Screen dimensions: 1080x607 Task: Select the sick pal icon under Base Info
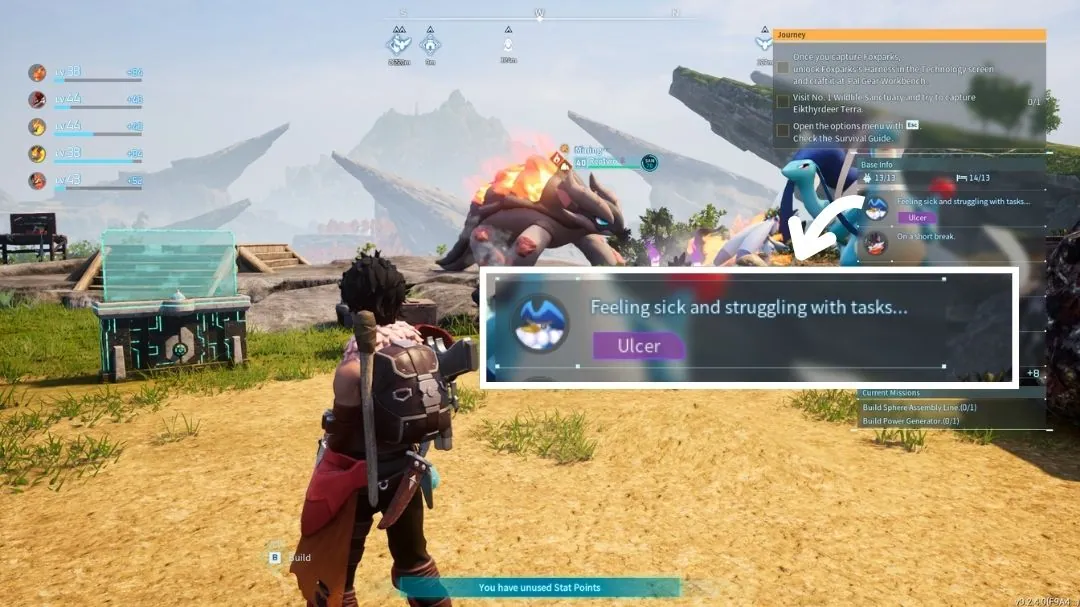pos(876,208)
